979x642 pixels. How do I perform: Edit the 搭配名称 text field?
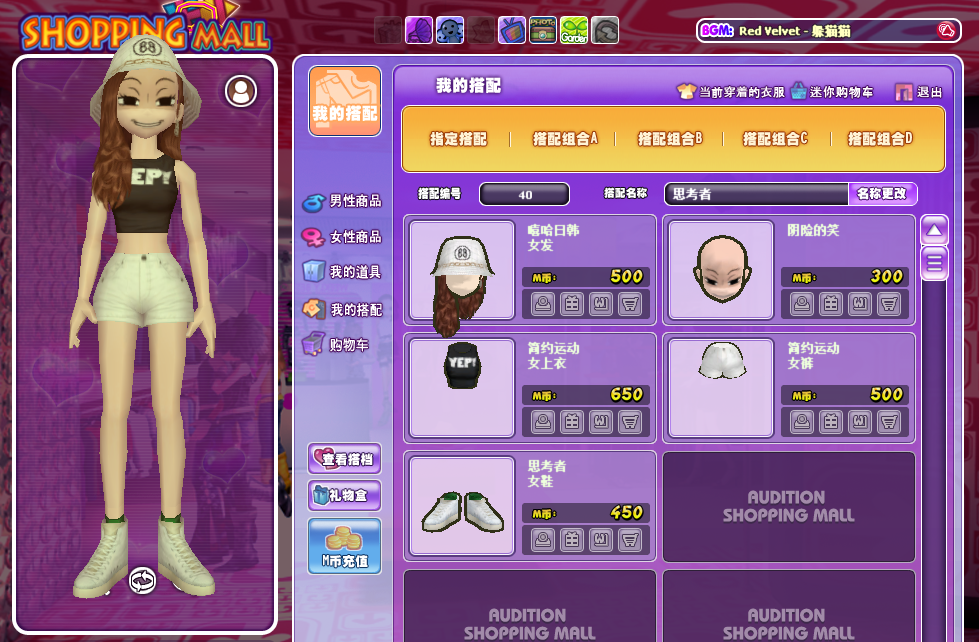coord(756,194)
